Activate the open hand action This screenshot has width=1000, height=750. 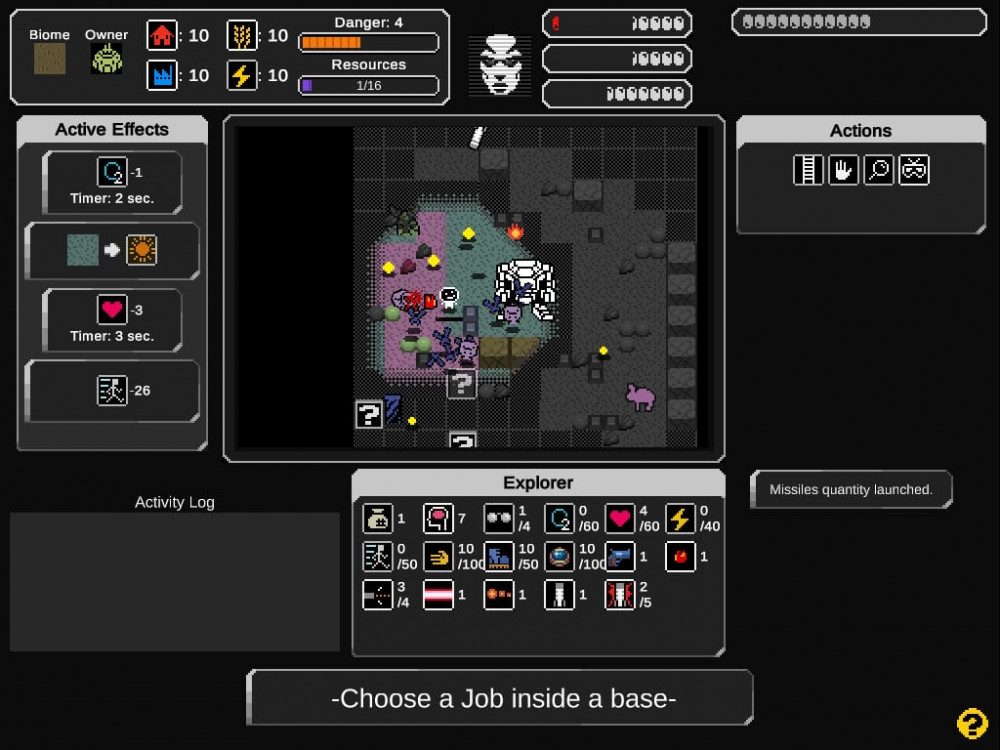(843, 170)
